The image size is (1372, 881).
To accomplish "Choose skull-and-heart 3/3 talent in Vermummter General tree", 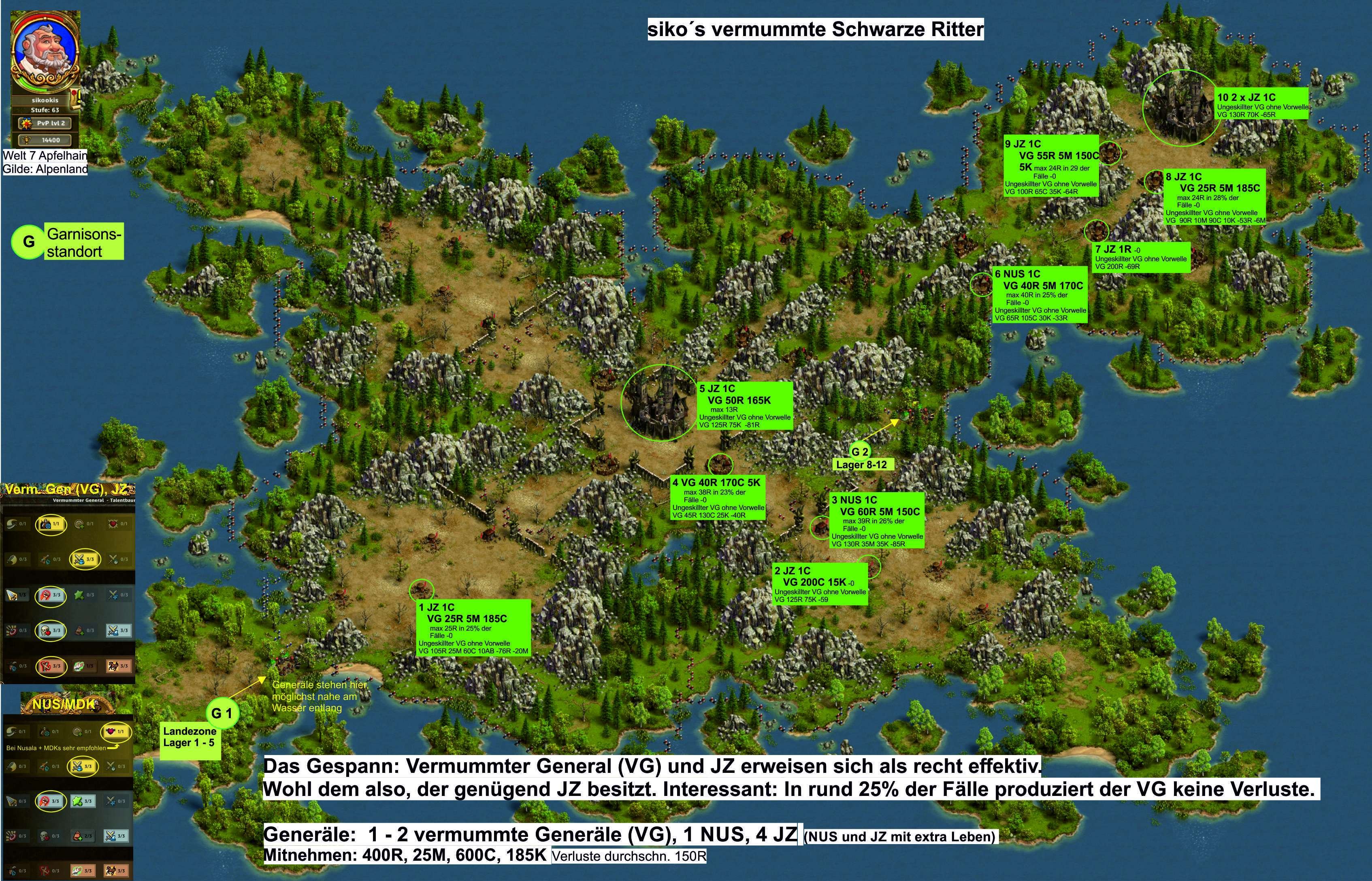I will pos(51,630).
